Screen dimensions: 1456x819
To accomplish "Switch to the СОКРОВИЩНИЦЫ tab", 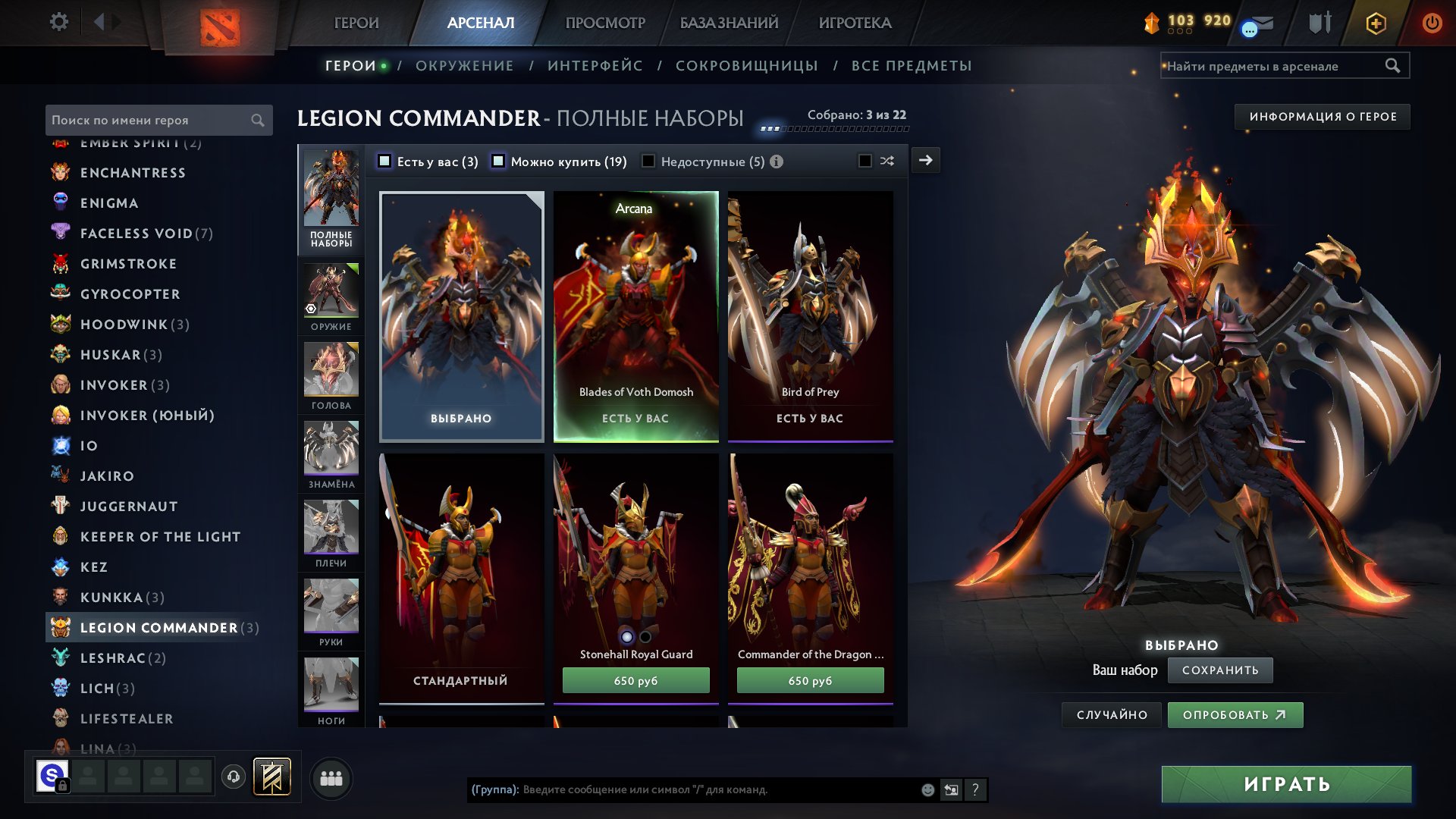I will [746, 66].
